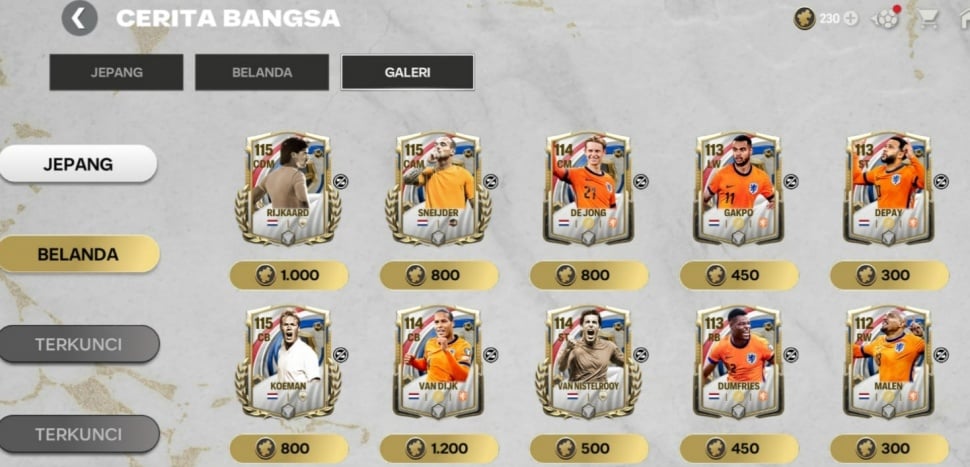The image size is (970, 467).
Task: Switch to the Jepang top tab
Action: pyautogui.click(x=116, y=72)
